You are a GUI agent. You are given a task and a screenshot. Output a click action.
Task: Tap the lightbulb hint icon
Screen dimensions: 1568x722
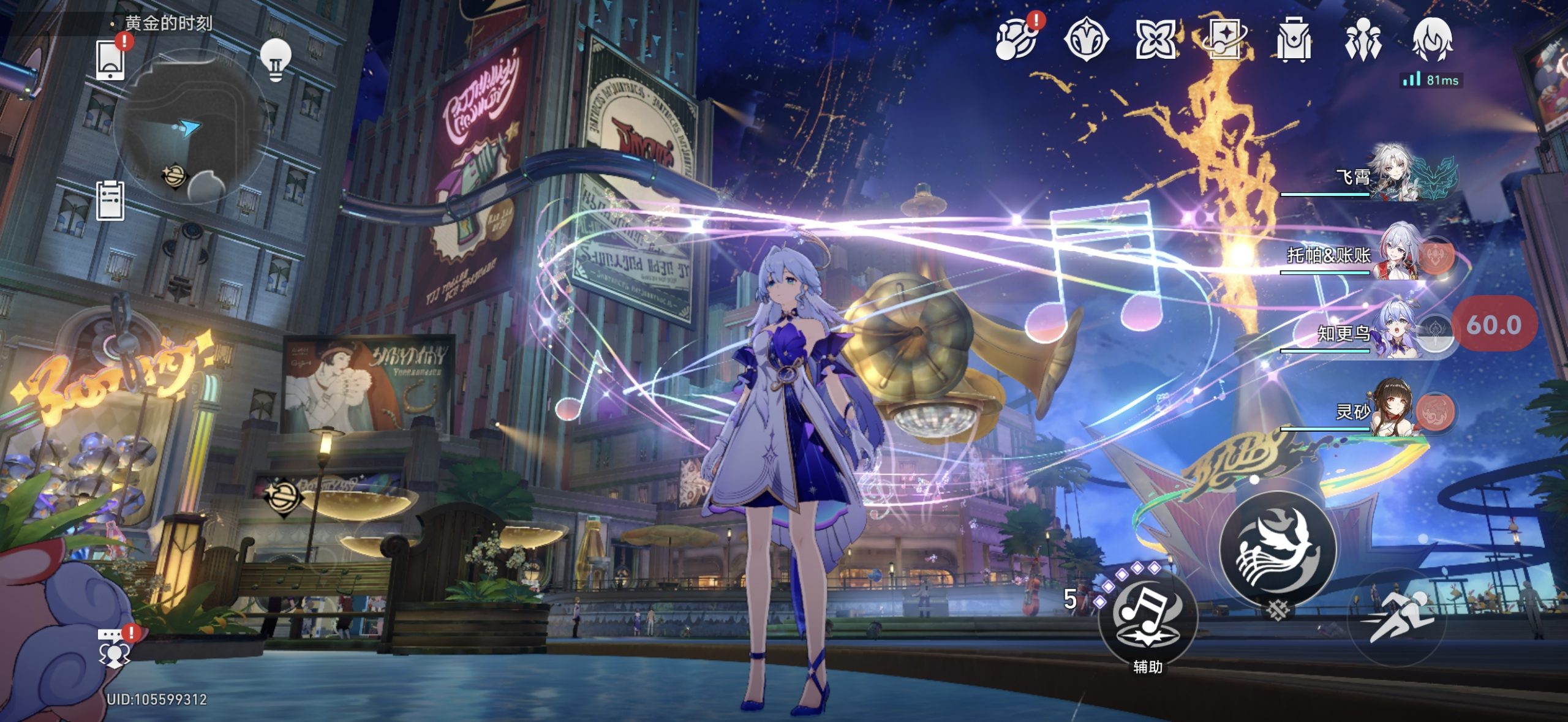[x=276, y=59]
